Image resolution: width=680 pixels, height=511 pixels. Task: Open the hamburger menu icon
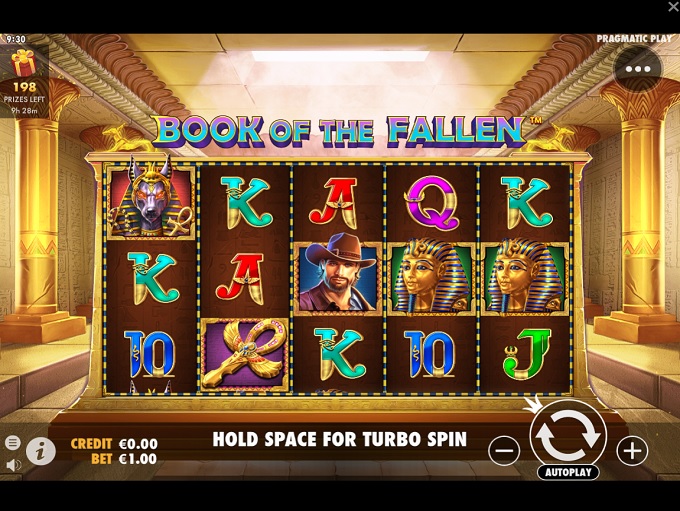tap(13, 443)
